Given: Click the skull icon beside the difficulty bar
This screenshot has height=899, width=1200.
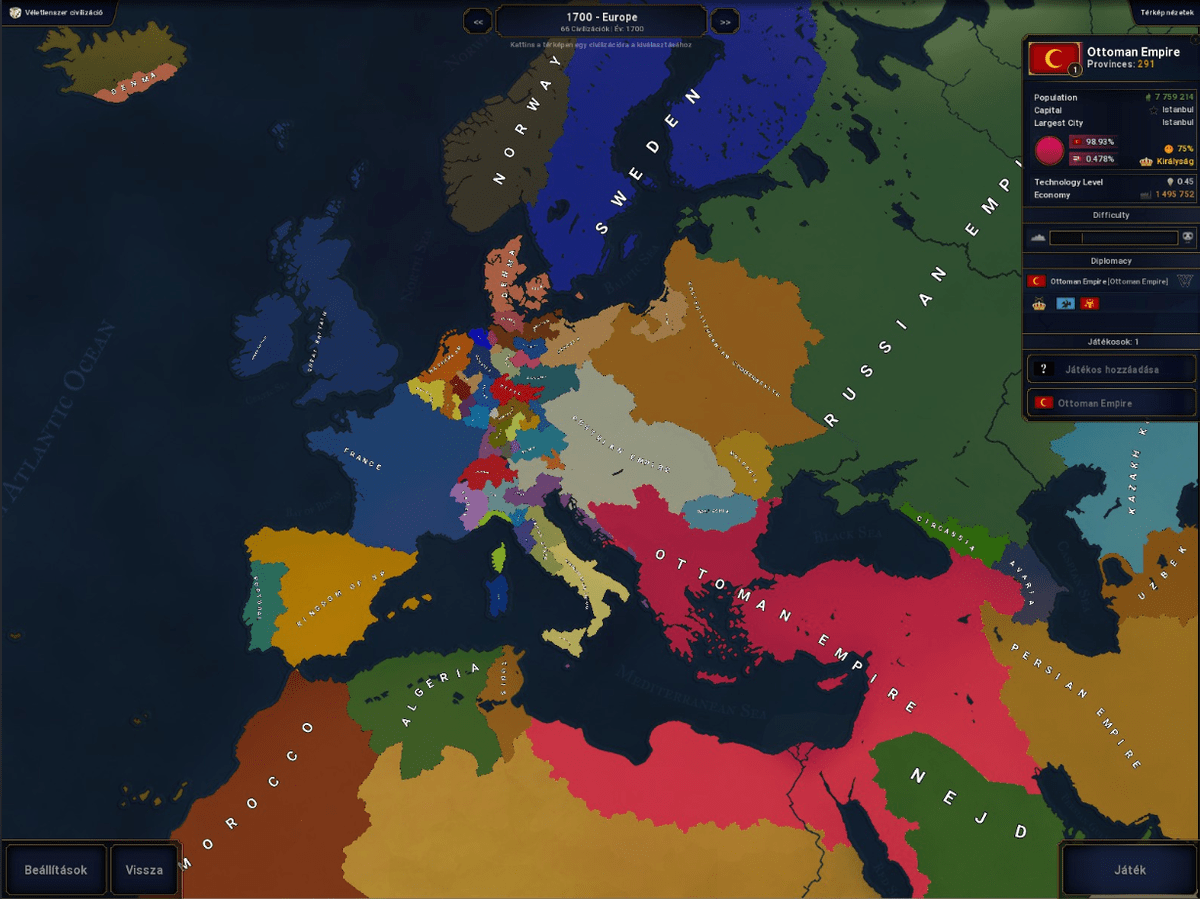Looking at the screenshot, I should (1187, 238).
